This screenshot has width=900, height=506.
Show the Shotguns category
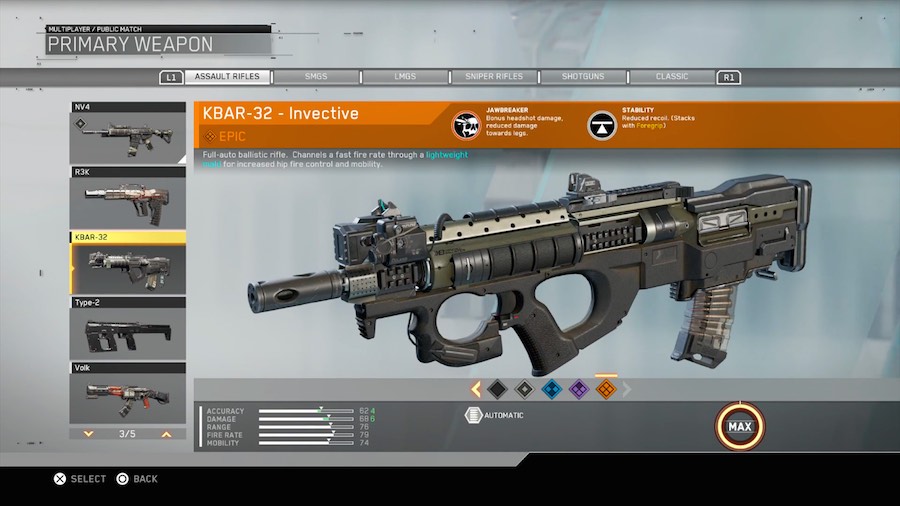583,77
